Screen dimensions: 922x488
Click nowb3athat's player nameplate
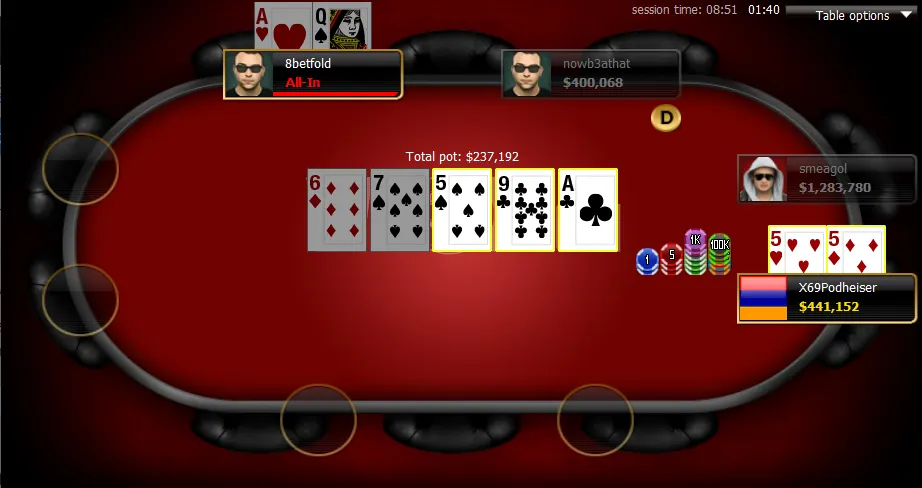click(x=591, y=74)
